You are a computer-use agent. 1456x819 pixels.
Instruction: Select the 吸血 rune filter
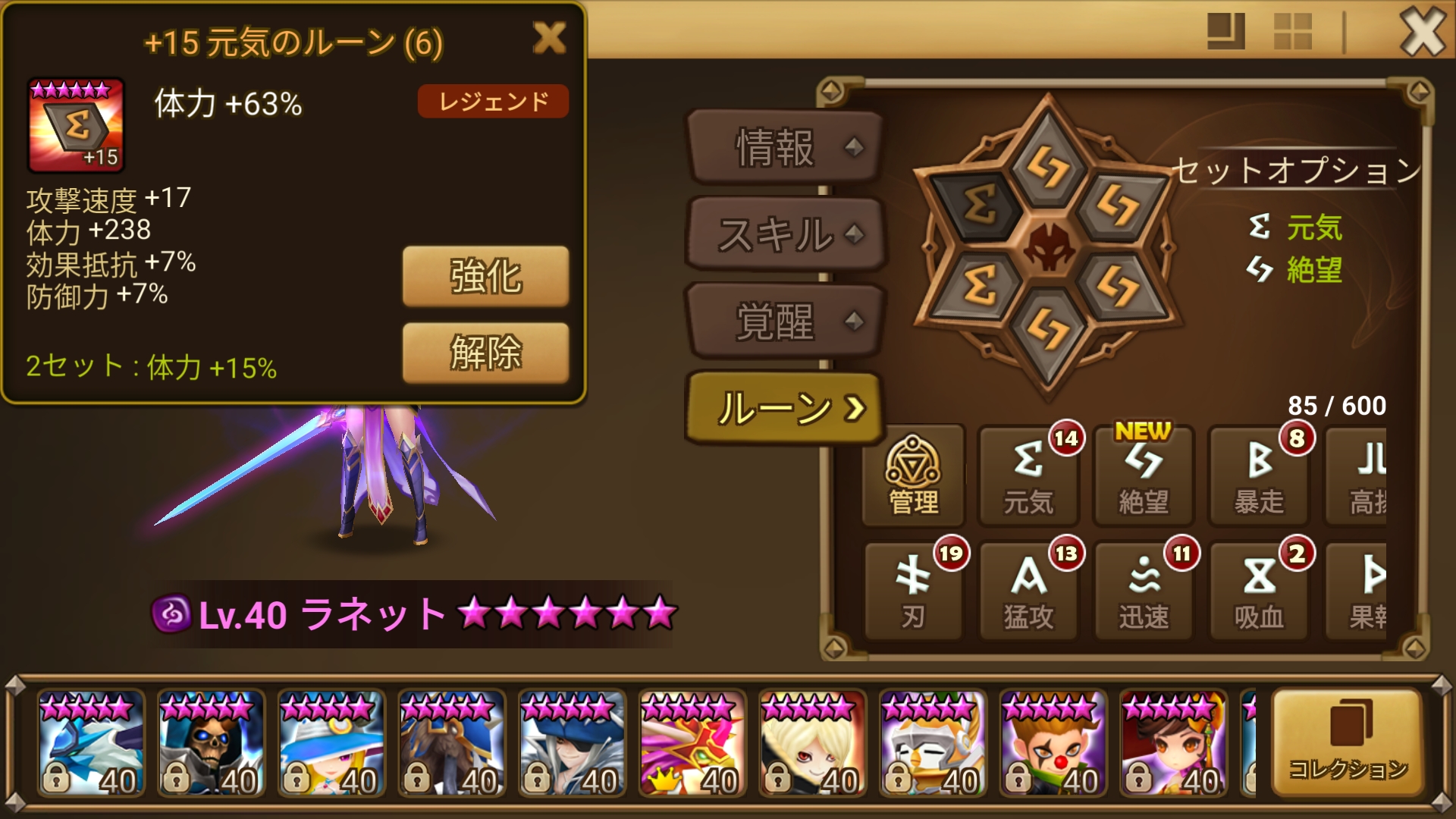(1259, 591)
